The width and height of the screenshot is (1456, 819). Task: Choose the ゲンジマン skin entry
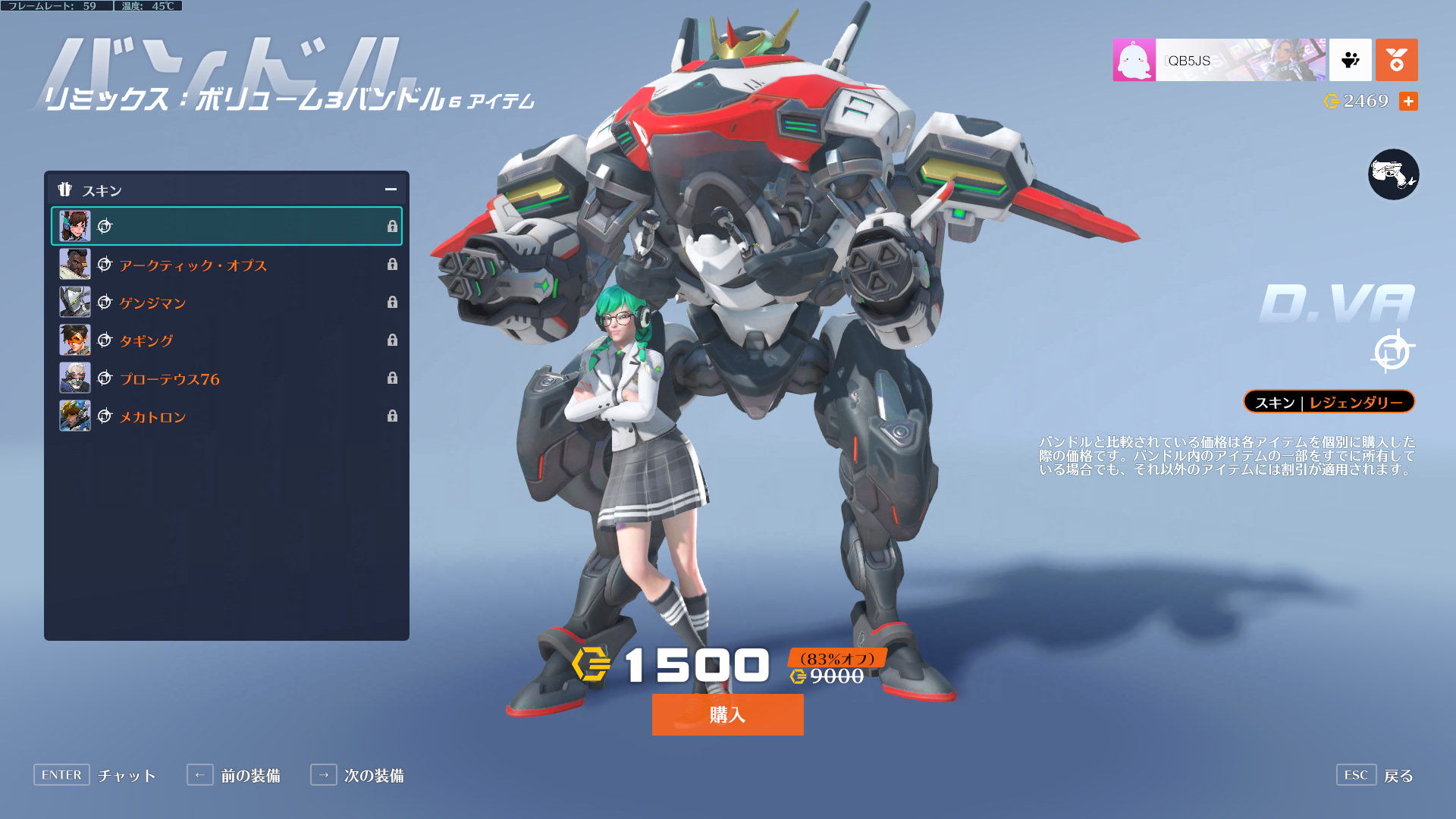click(x=226, y=303)
